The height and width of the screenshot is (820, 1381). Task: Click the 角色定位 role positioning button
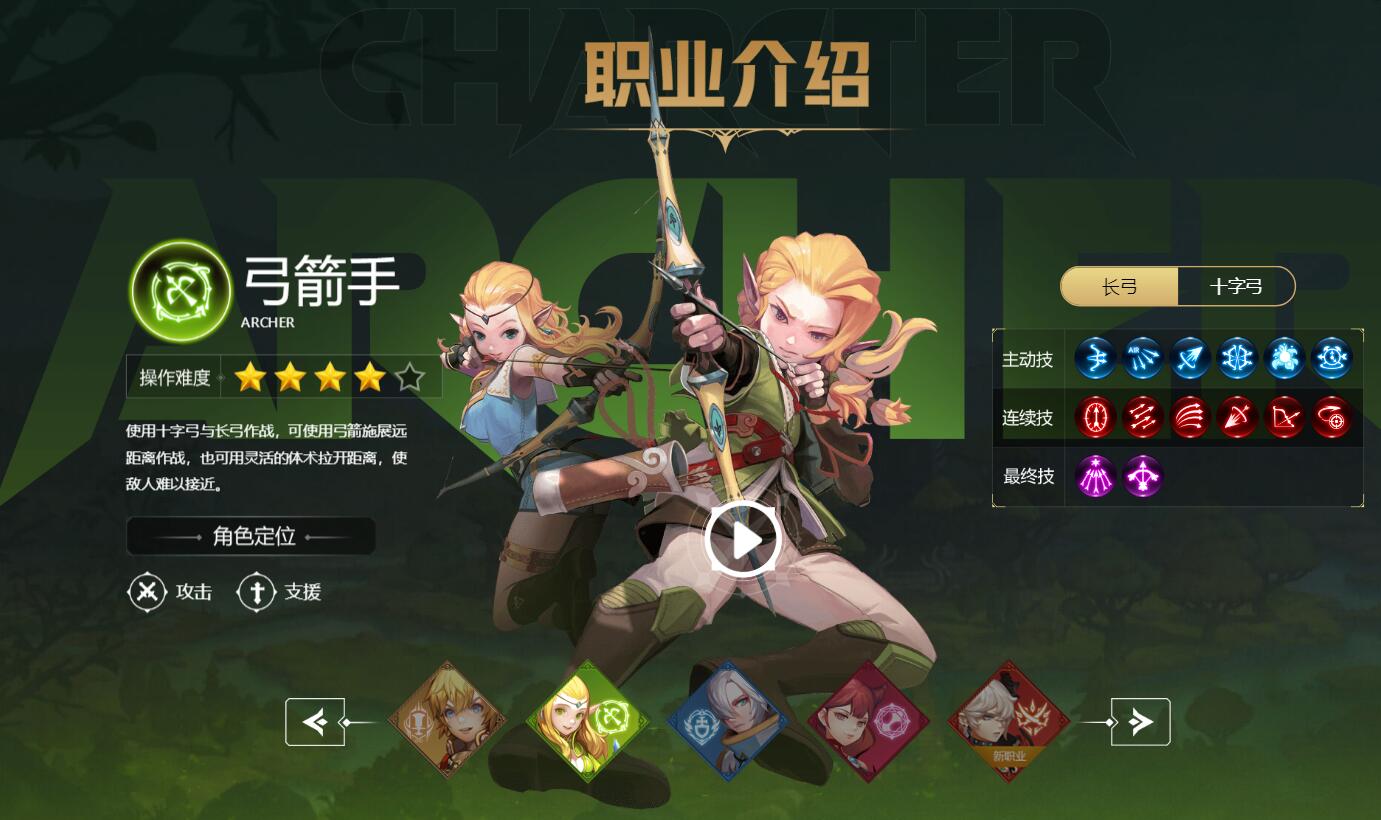coord(251,536)
